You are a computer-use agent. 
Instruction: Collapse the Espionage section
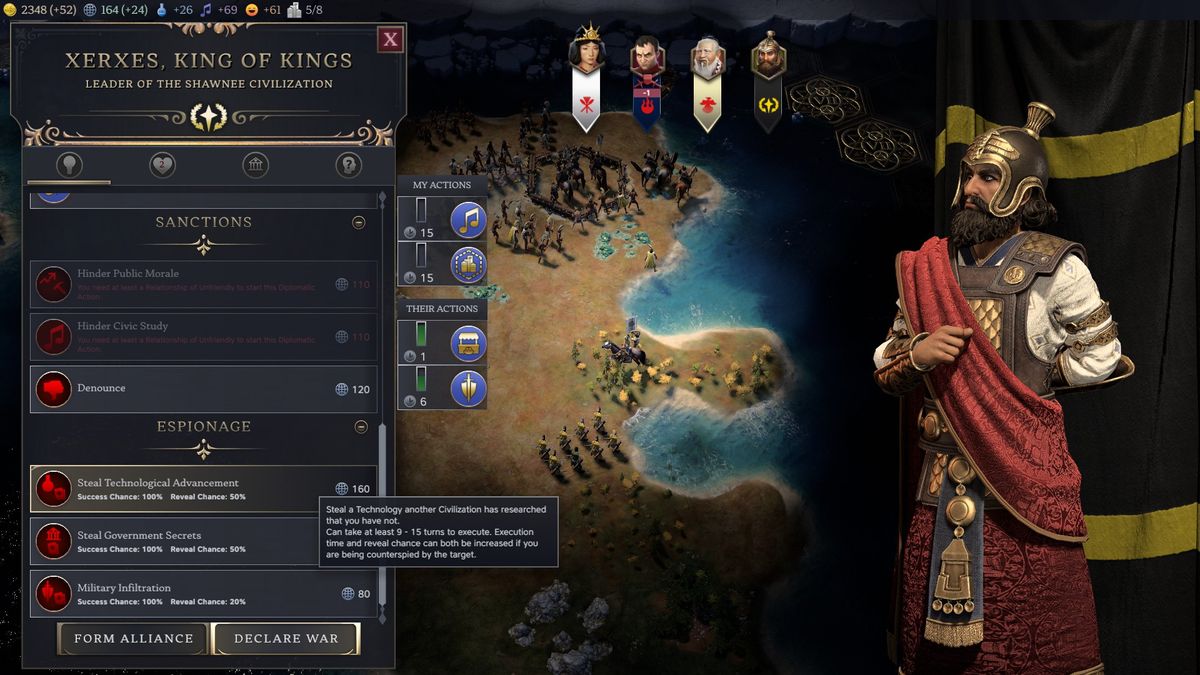[361, 427]
